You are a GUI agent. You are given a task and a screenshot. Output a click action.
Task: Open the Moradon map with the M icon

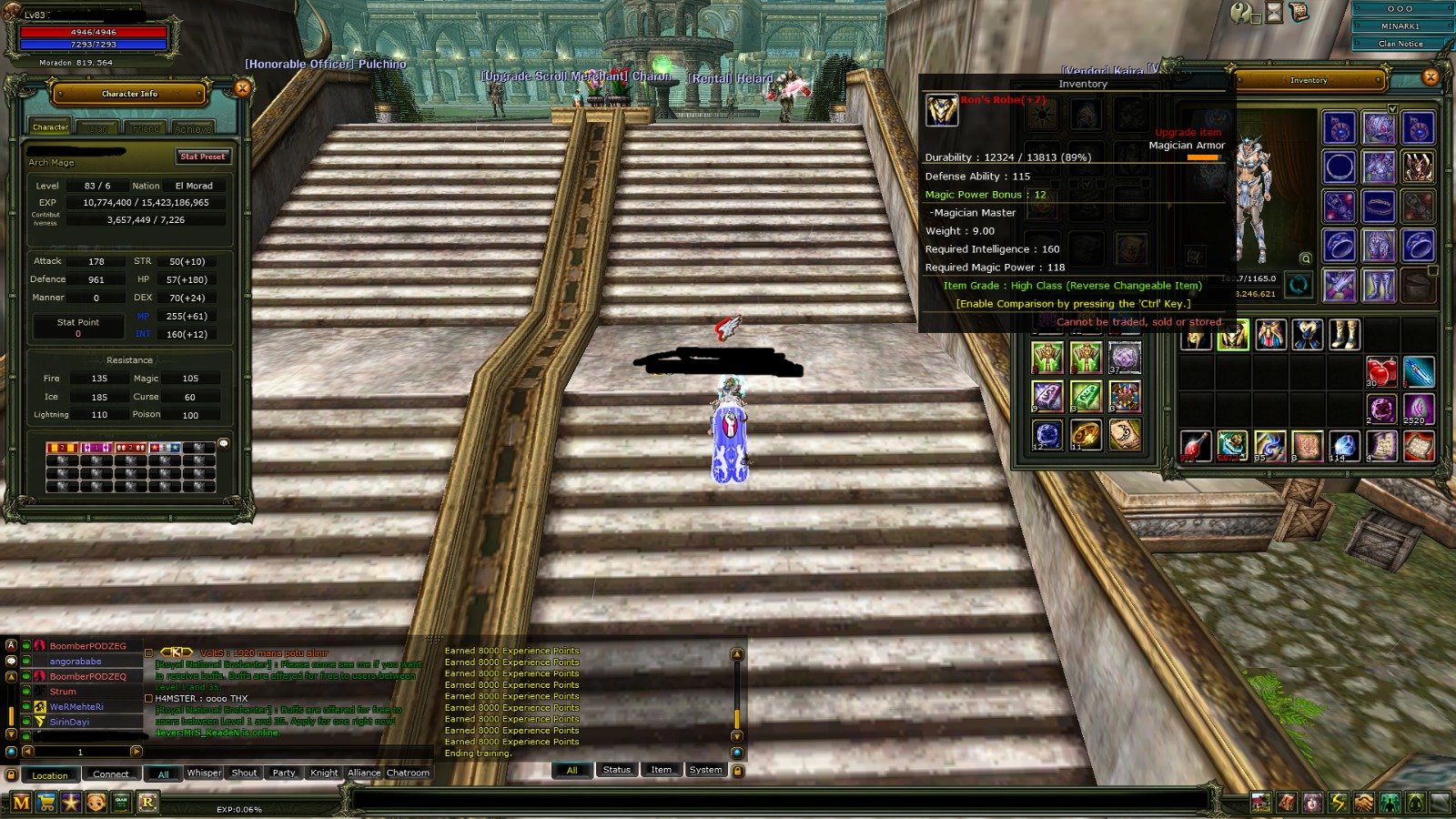pos(20,804)
